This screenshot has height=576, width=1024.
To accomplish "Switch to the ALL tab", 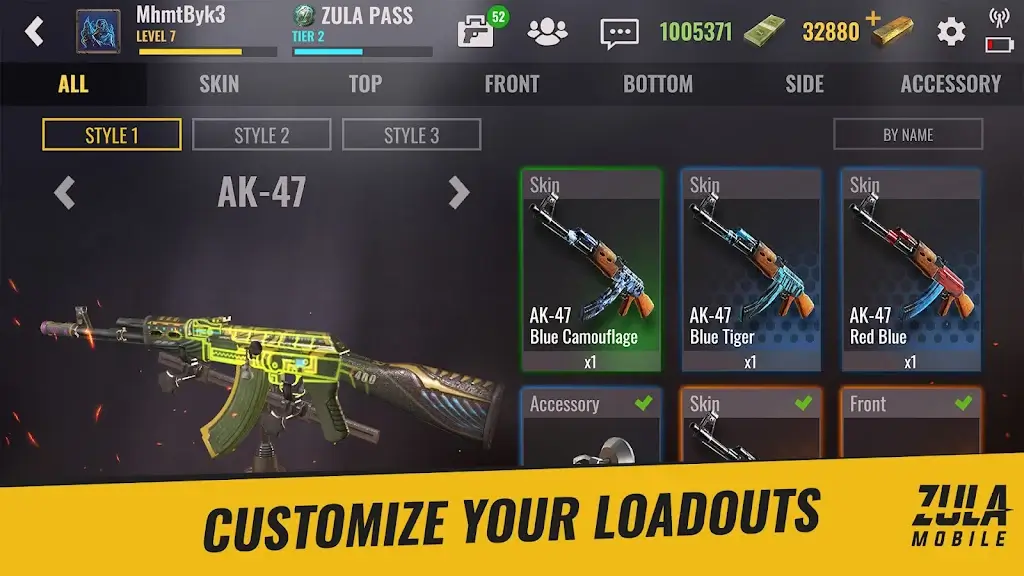I will tap(73, 84).
